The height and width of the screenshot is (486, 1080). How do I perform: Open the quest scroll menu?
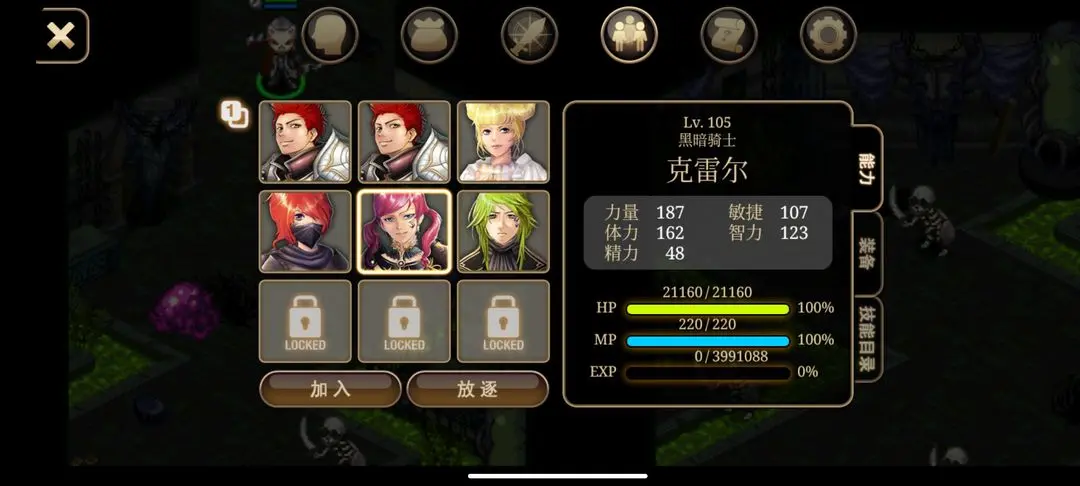[729, 36]
